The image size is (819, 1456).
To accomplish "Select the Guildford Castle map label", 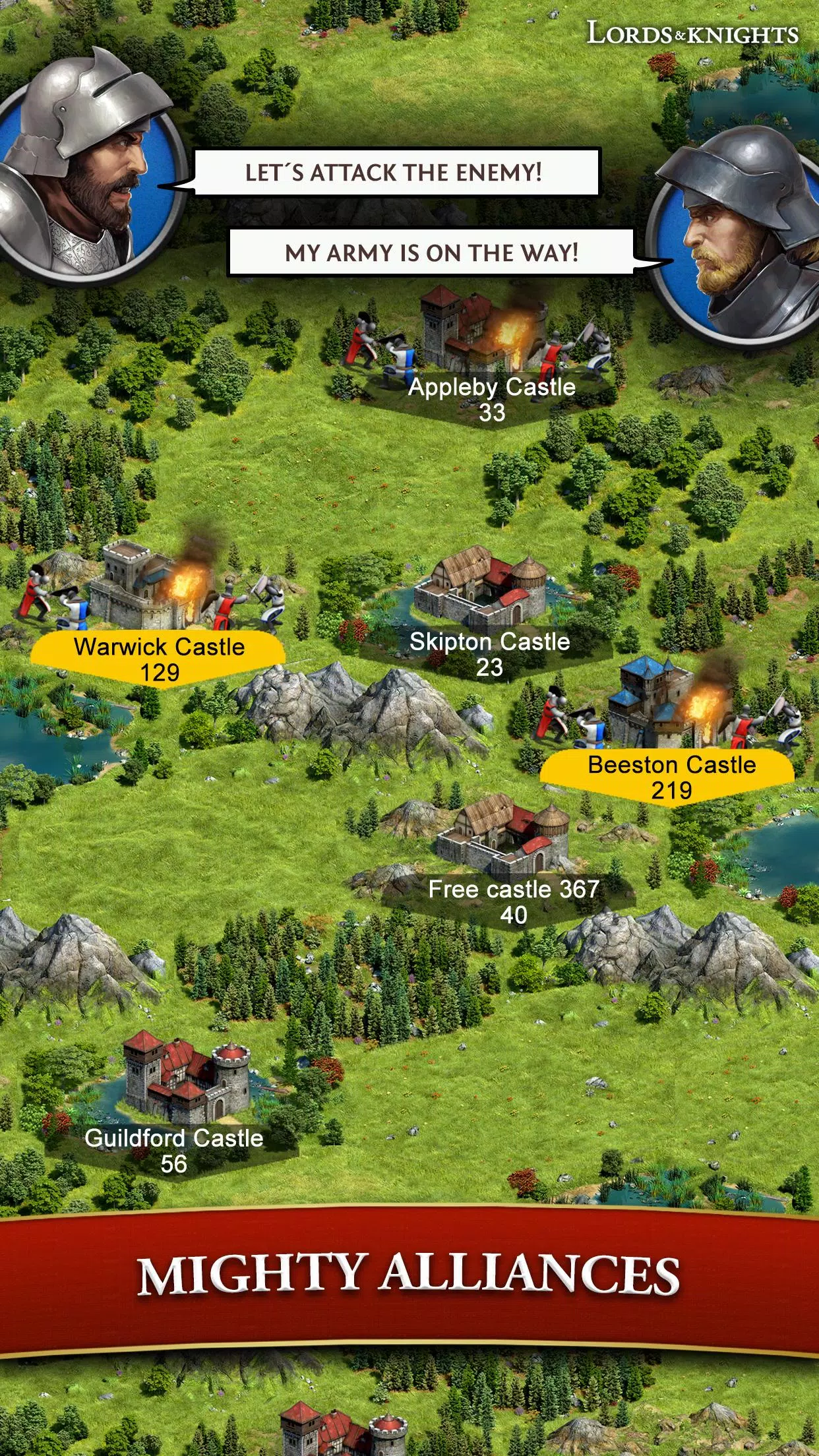I will click(173, 1150).
